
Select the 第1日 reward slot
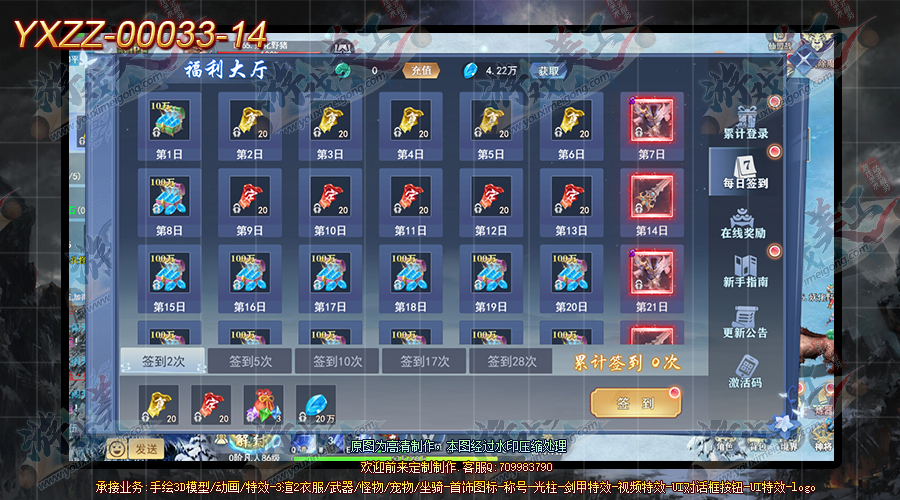[169, 120]
